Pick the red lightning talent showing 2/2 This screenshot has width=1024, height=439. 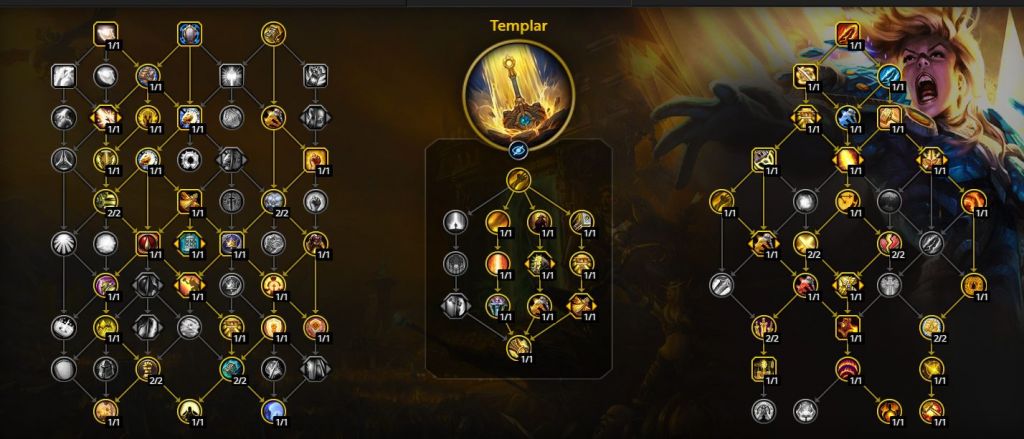click(889, 242)
